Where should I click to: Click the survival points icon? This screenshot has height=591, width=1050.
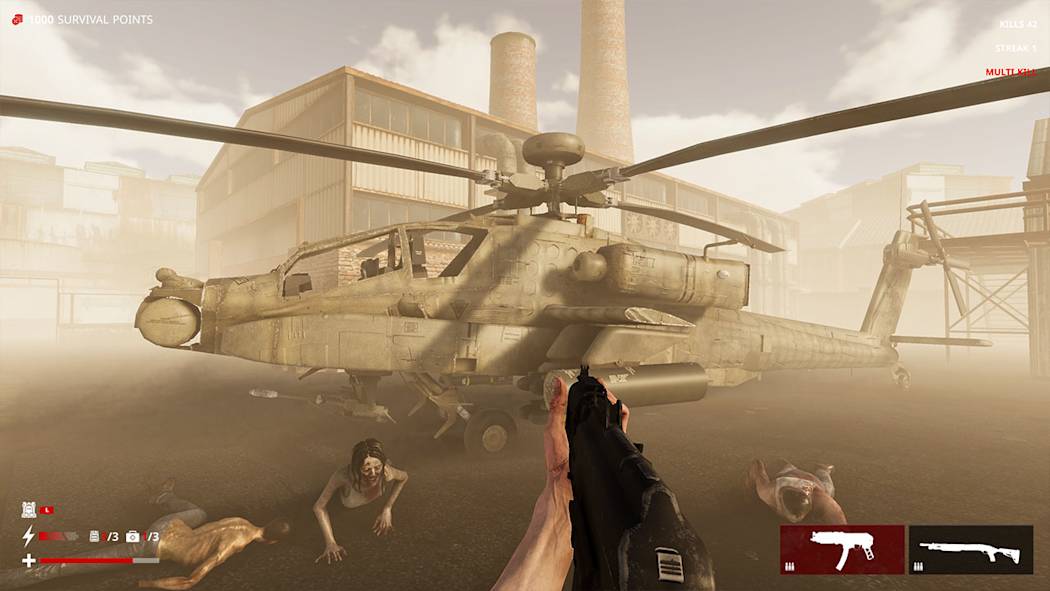[17, 19]
